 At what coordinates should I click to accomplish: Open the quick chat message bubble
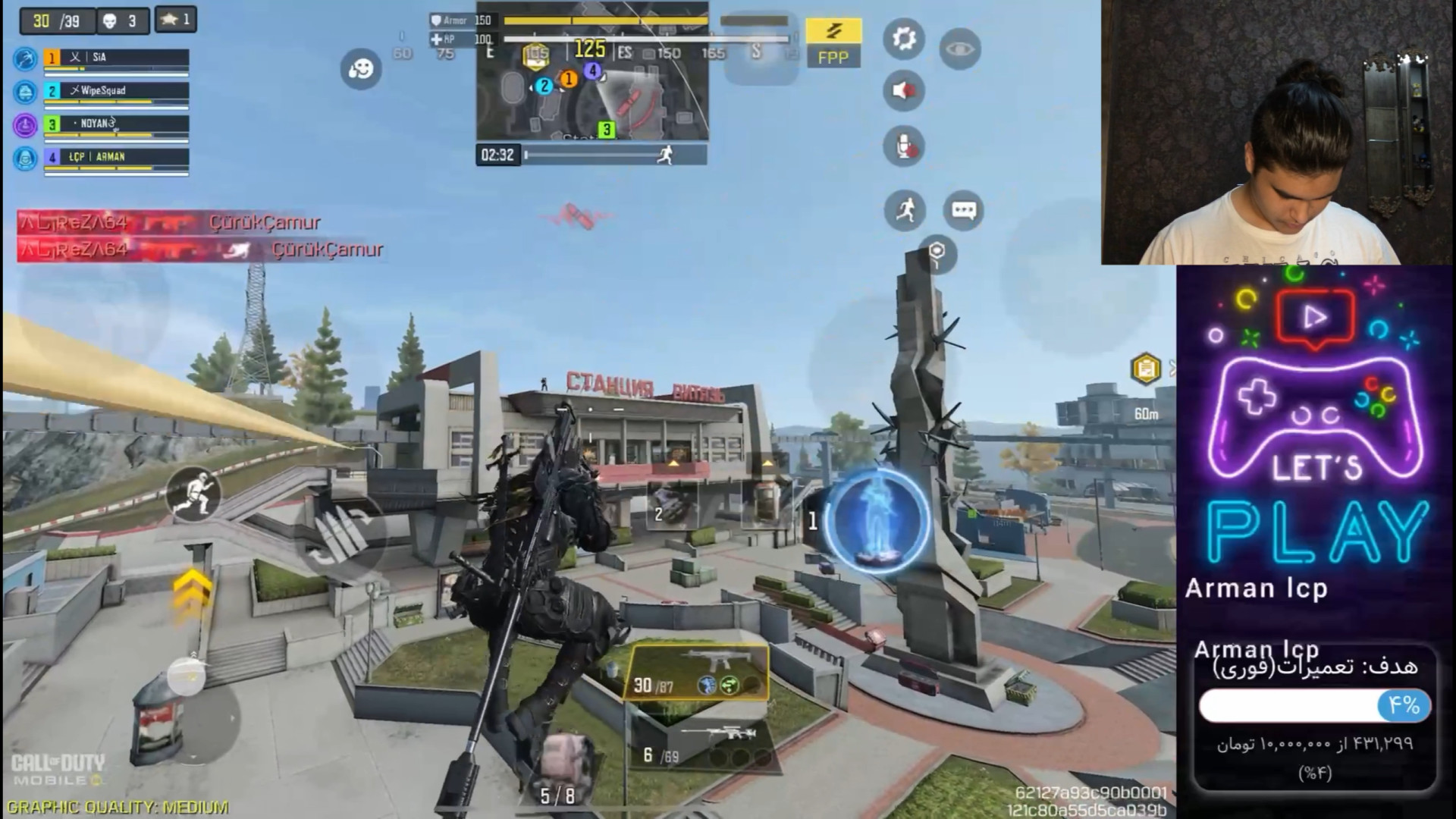(963, 210)
